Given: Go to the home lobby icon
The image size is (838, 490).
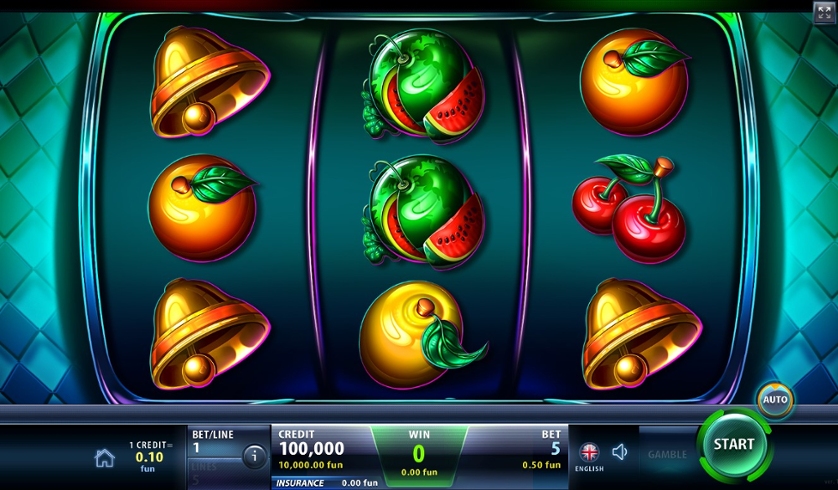Looking at the screenshot, I should [104, 458].
